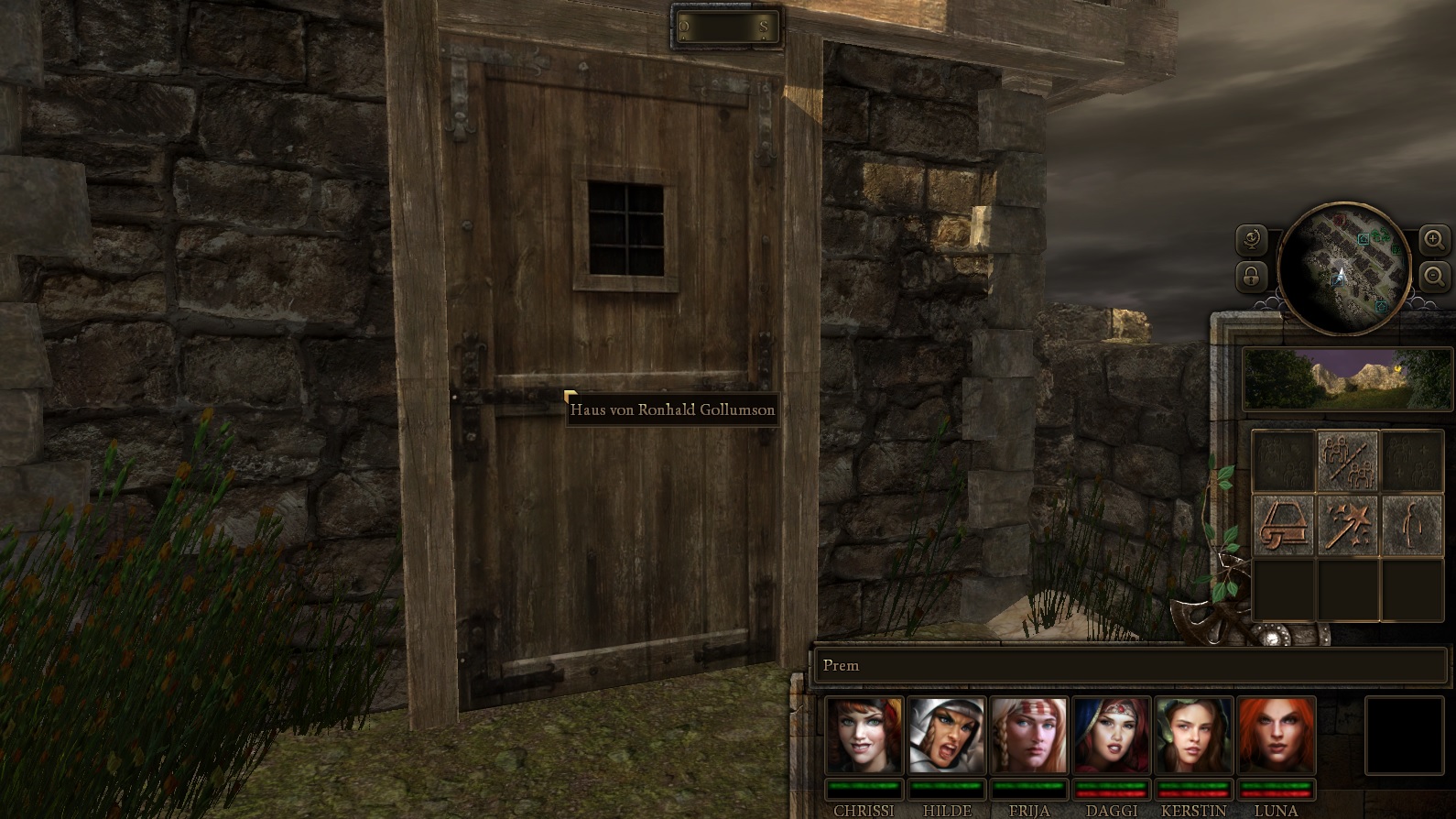Zoom in the minimap with the plus magnifier

point(1433,241)
